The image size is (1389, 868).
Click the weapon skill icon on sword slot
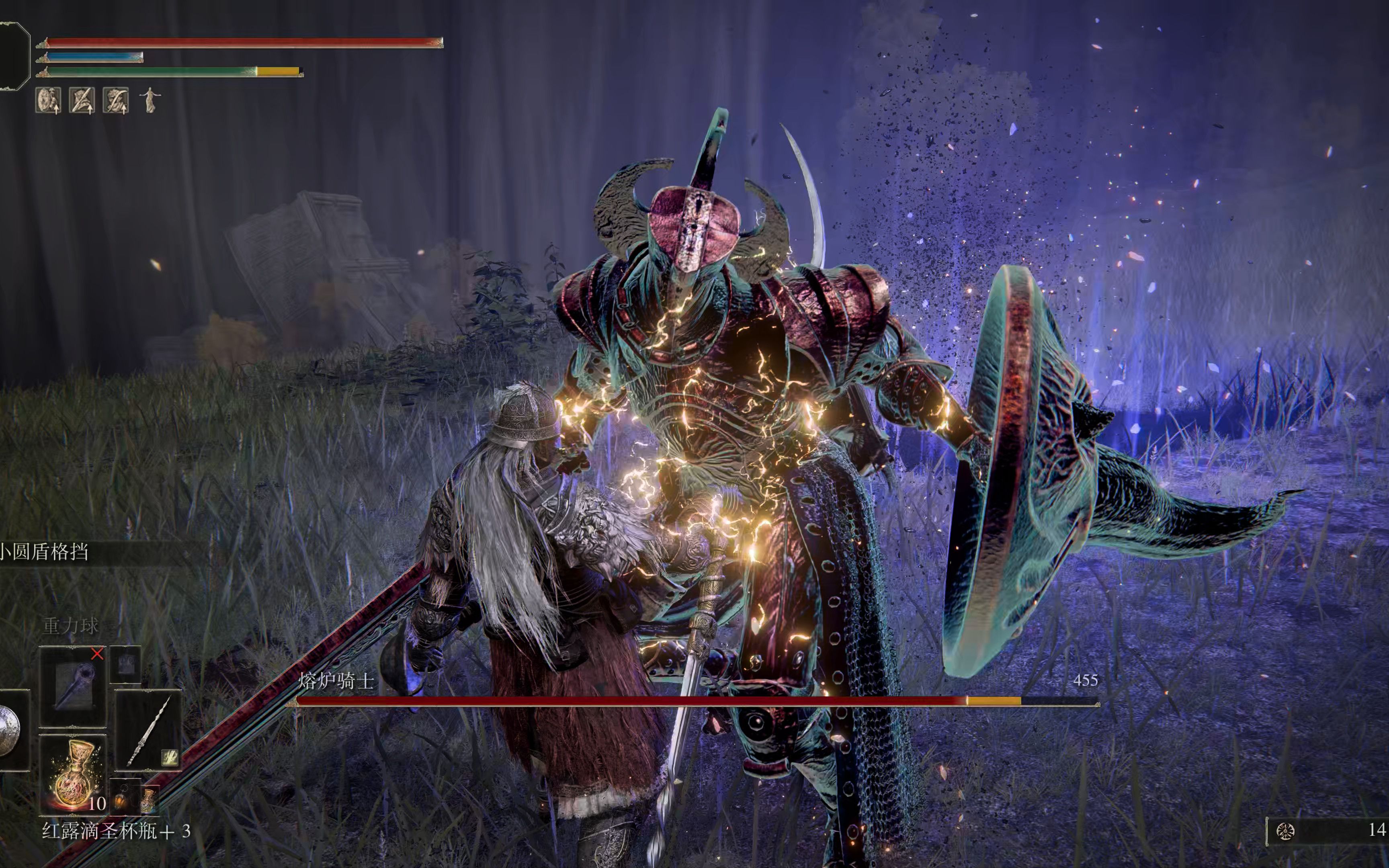(170, 758)
